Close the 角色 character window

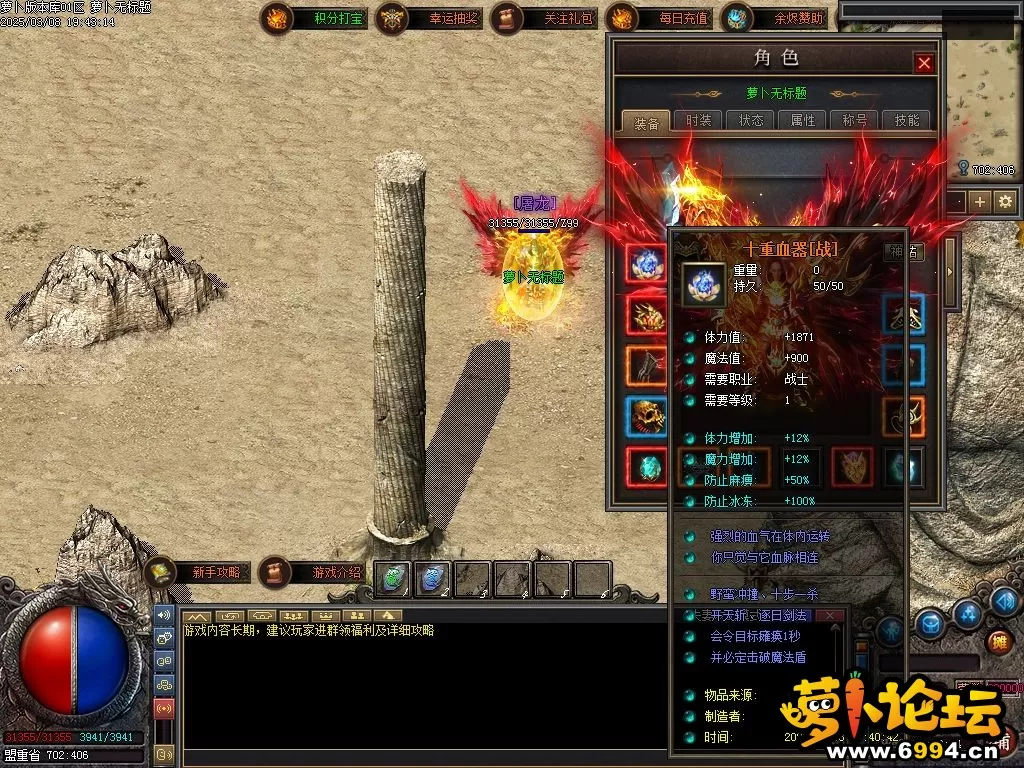(x=924, y=63)
